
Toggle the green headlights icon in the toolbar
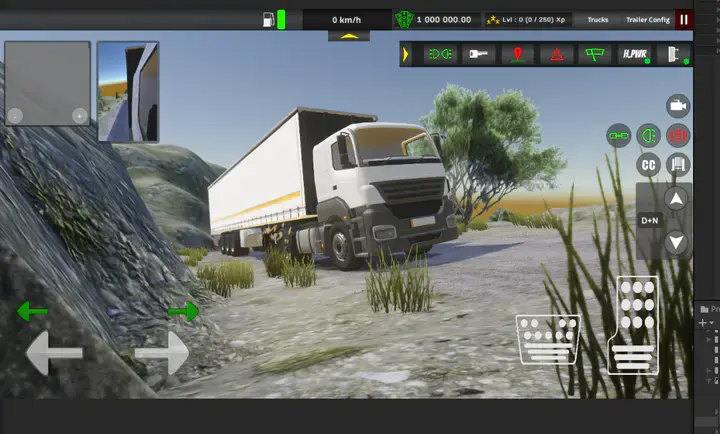[x=438, y=54]
